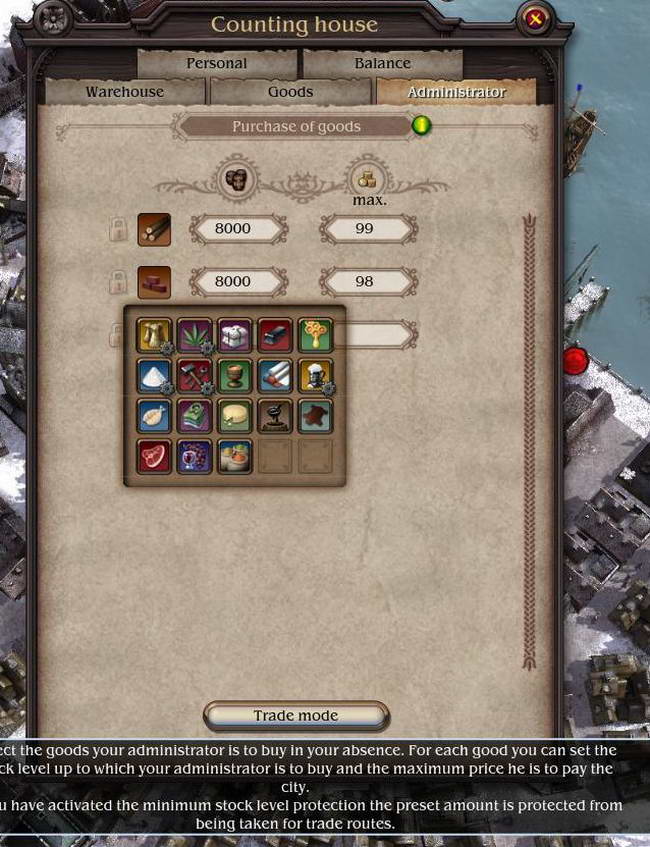This screenshot has height=847, width=650.
Task: Show the Warehouse tab
Action: [x=124, y=92]
